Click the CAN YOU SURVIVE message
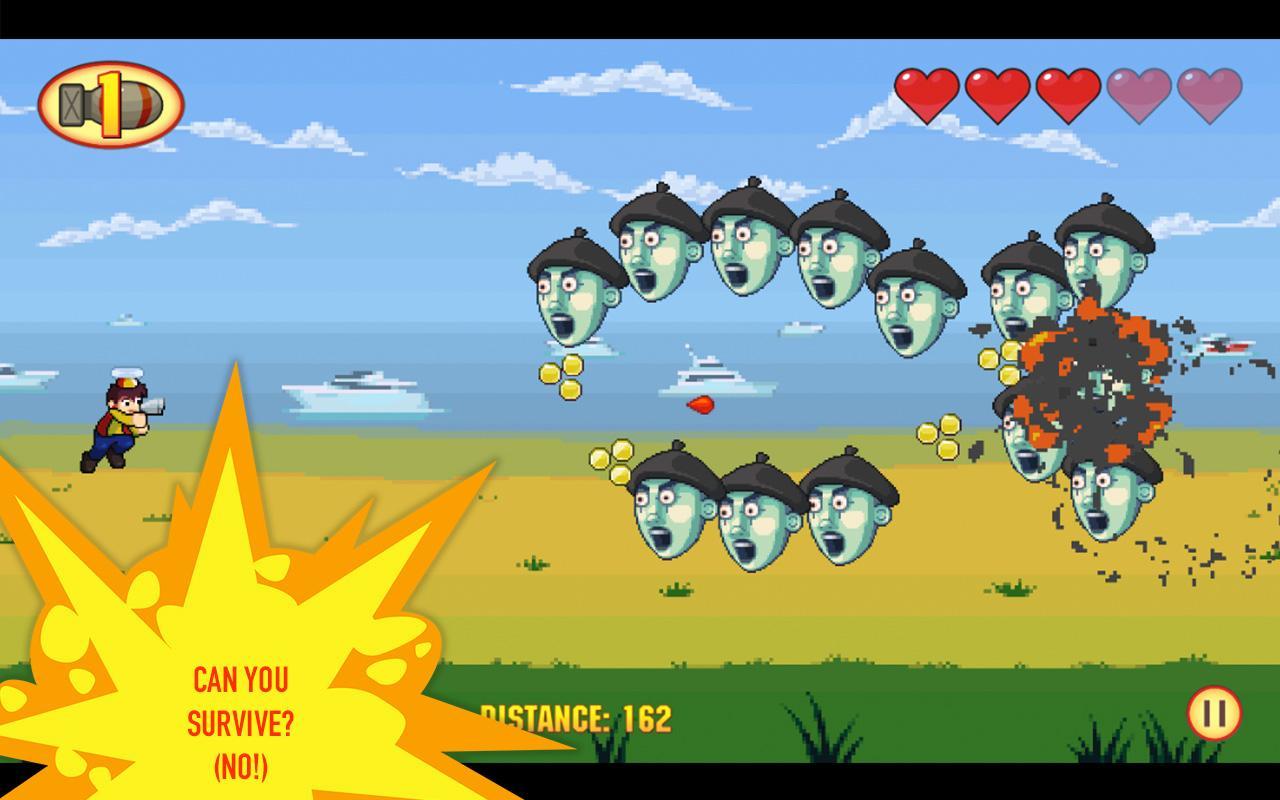Screen dimensions: 1280x800 click(x=240, y=712)
